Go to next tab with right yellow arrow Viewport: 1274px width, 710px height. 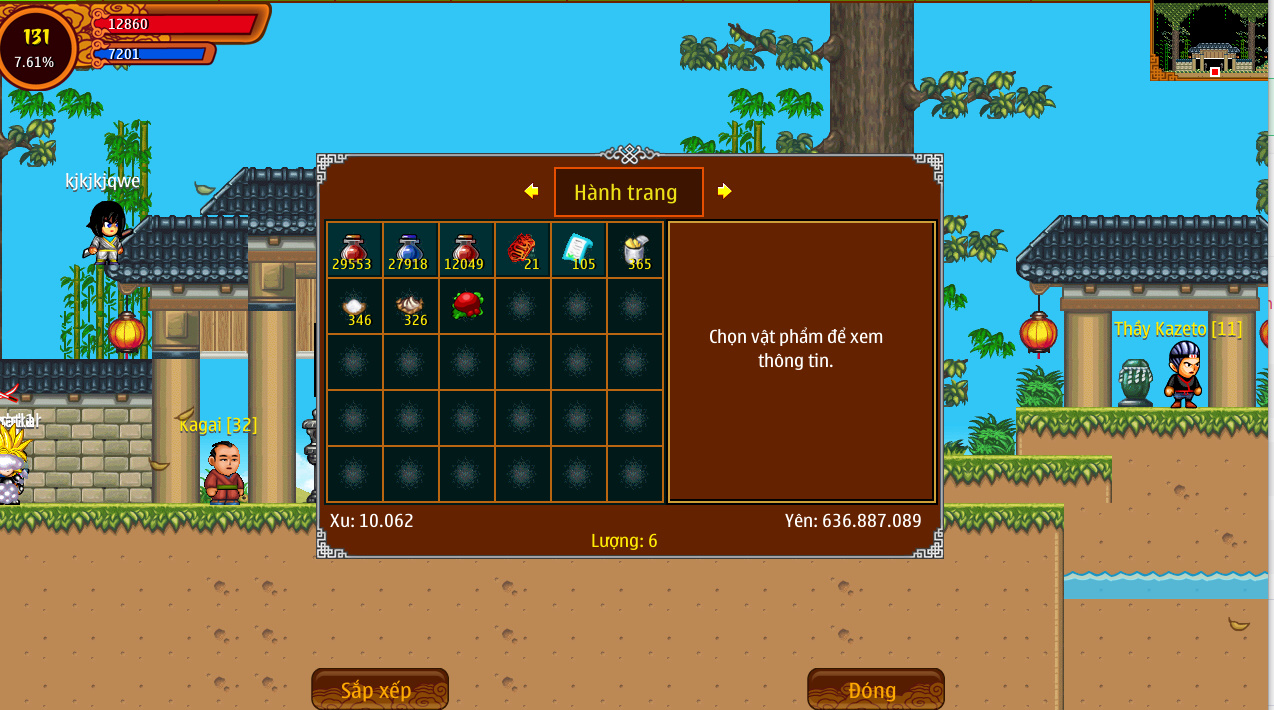pos(724,191)
